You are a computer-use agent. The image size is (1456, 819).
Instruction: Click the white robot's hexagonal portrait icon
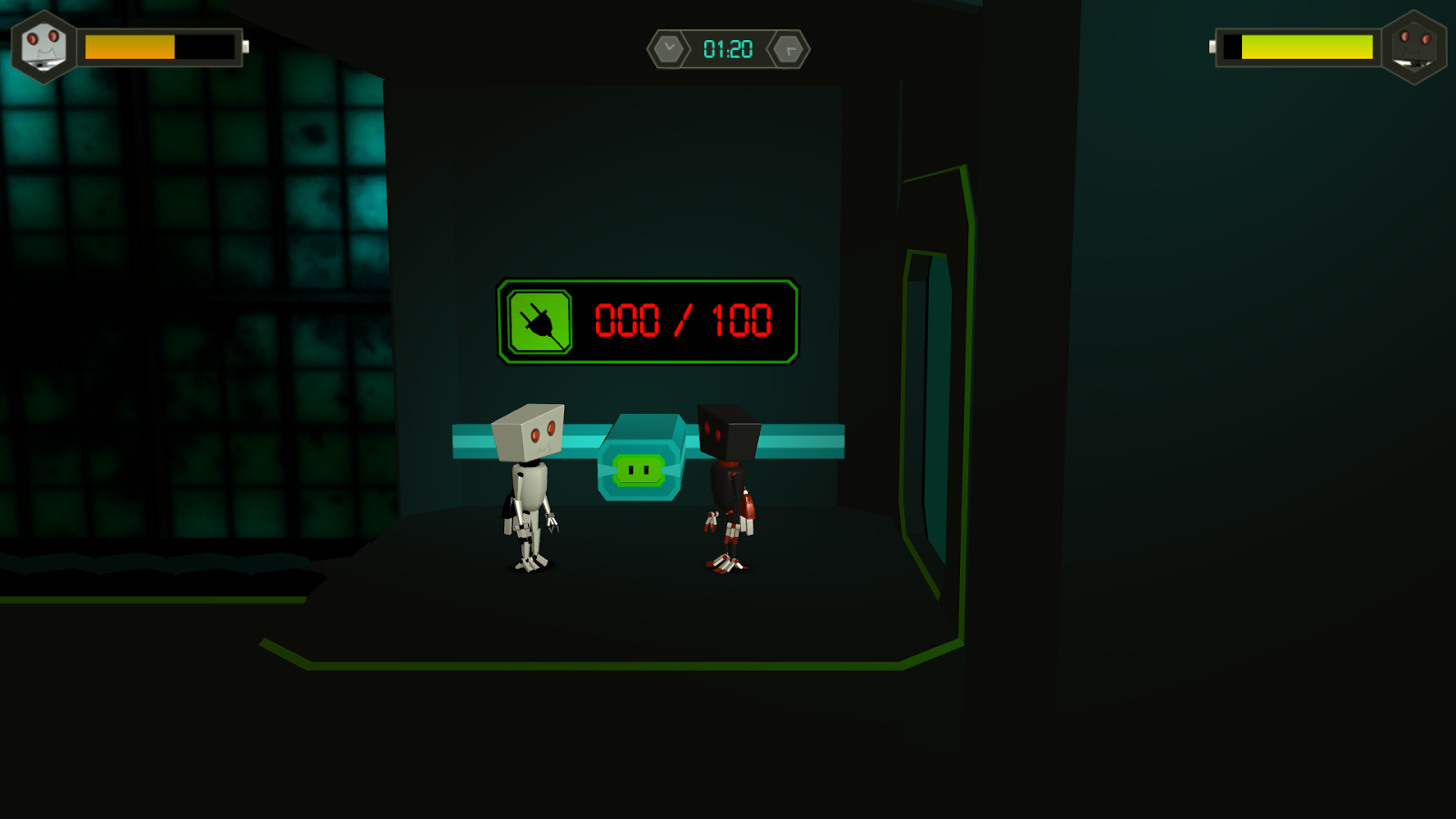point(43,47)
